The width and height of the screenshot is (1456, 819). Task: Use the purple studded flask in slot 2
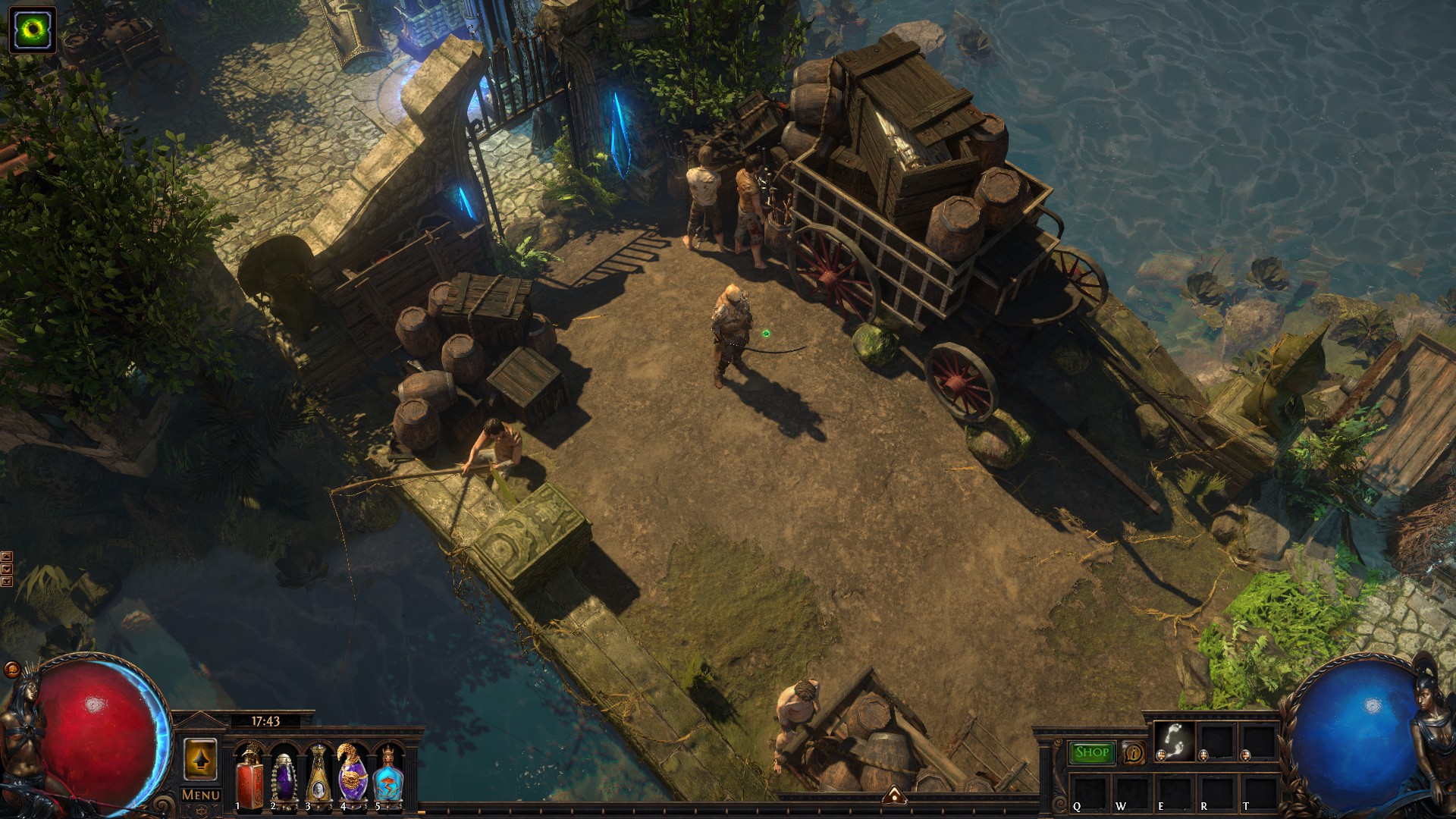pyautogui.click(x=283, y=777)
